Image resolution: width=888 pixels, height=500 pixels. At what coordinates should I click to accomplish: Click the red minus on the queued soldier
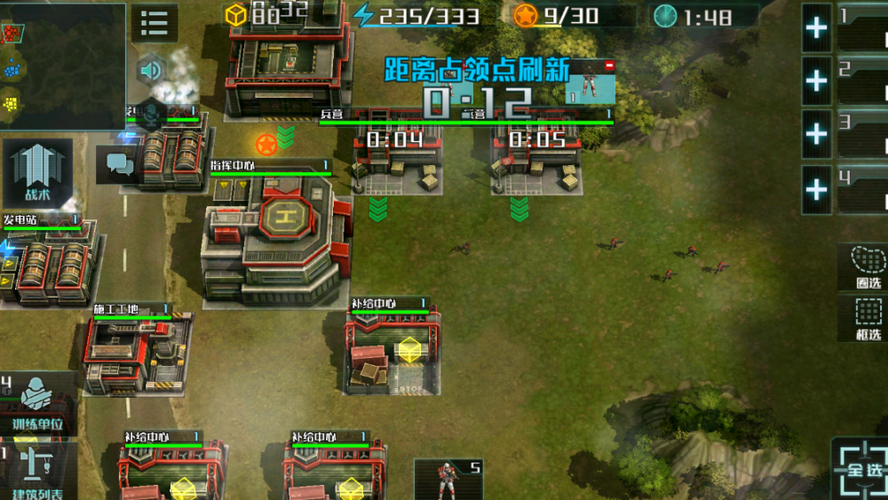point(609,66)
